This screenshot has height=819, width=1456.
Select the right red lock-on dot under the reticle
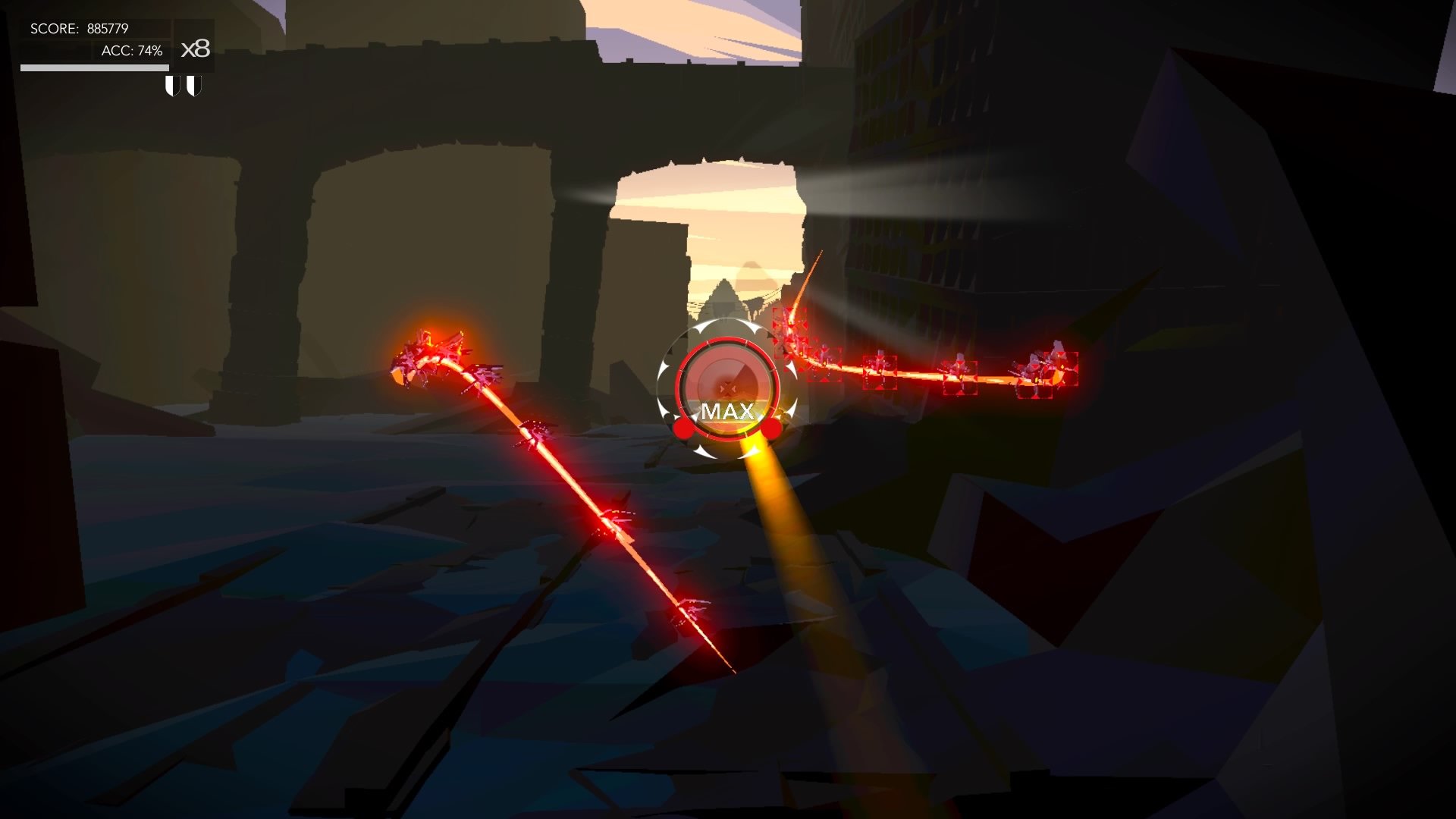click(771, 430)
